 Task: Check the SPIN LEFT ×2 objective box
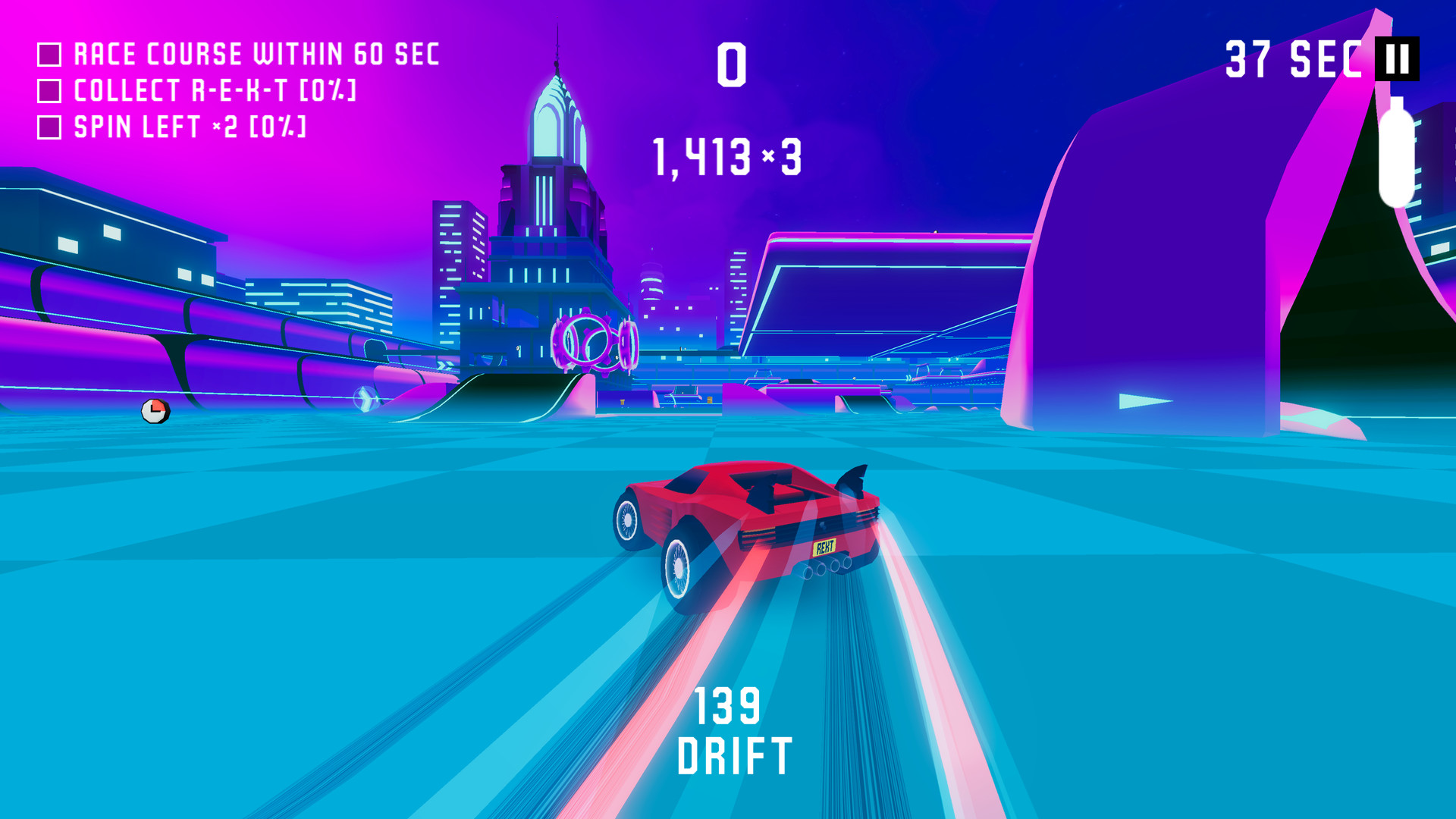(49, 127)
